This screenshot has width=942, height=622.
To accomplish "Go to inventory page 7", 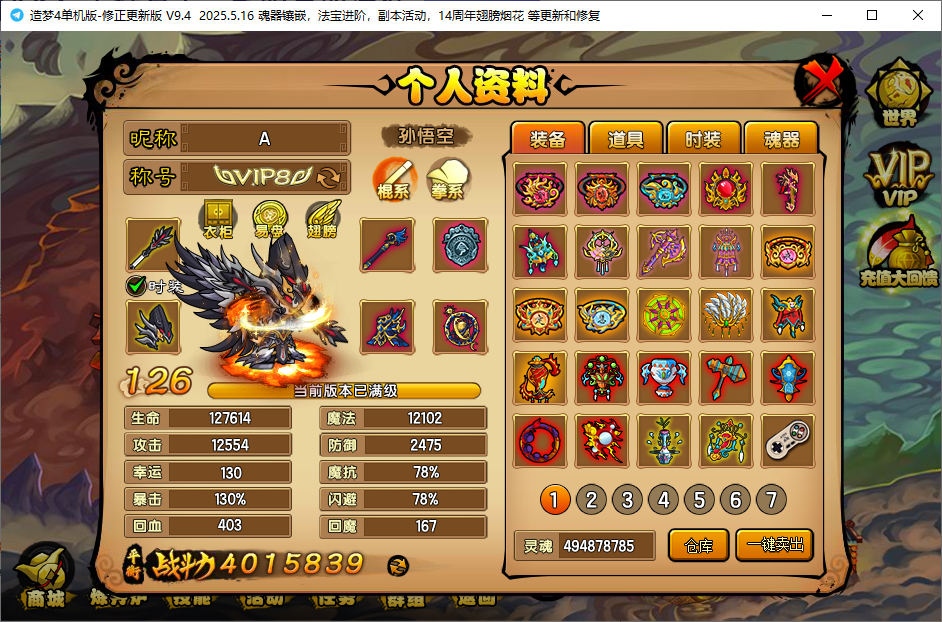I will coord(770,499).
